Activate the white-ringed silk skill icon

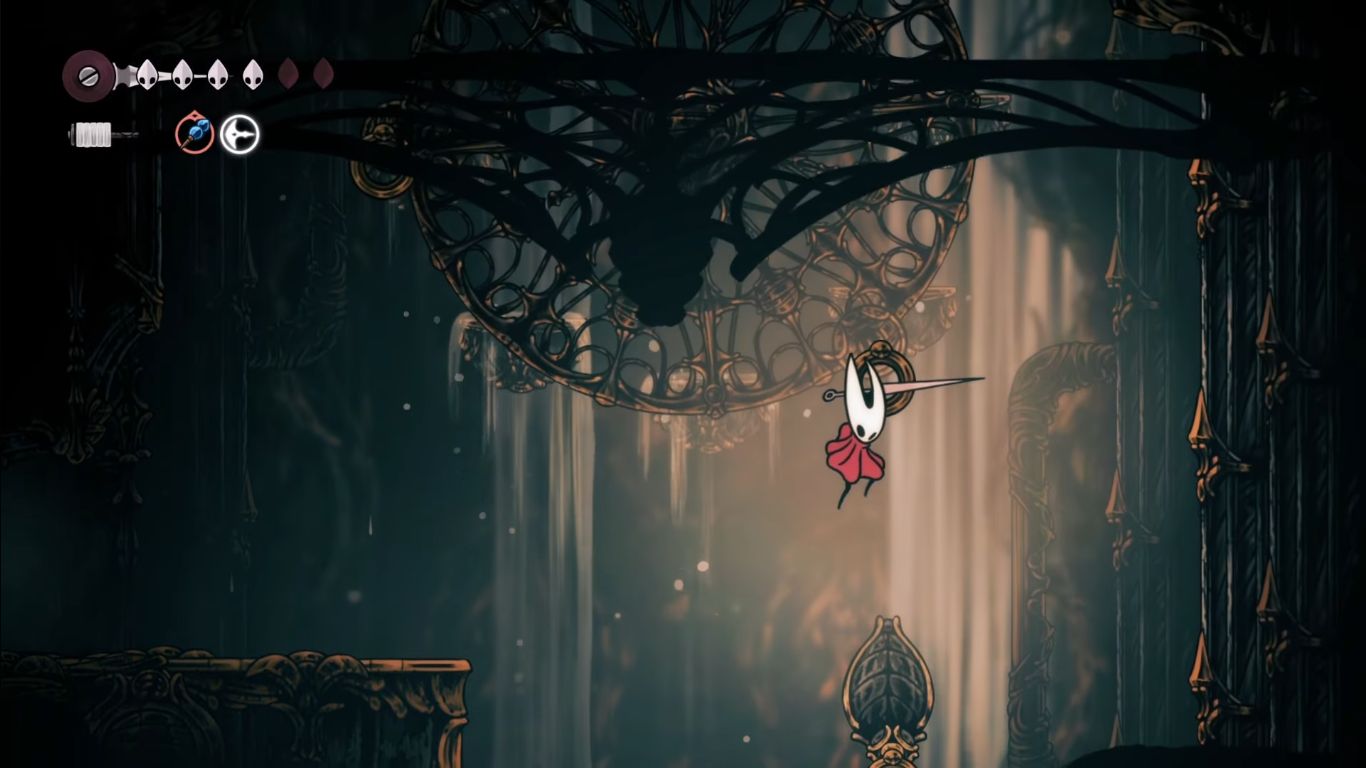pos(240,134)
